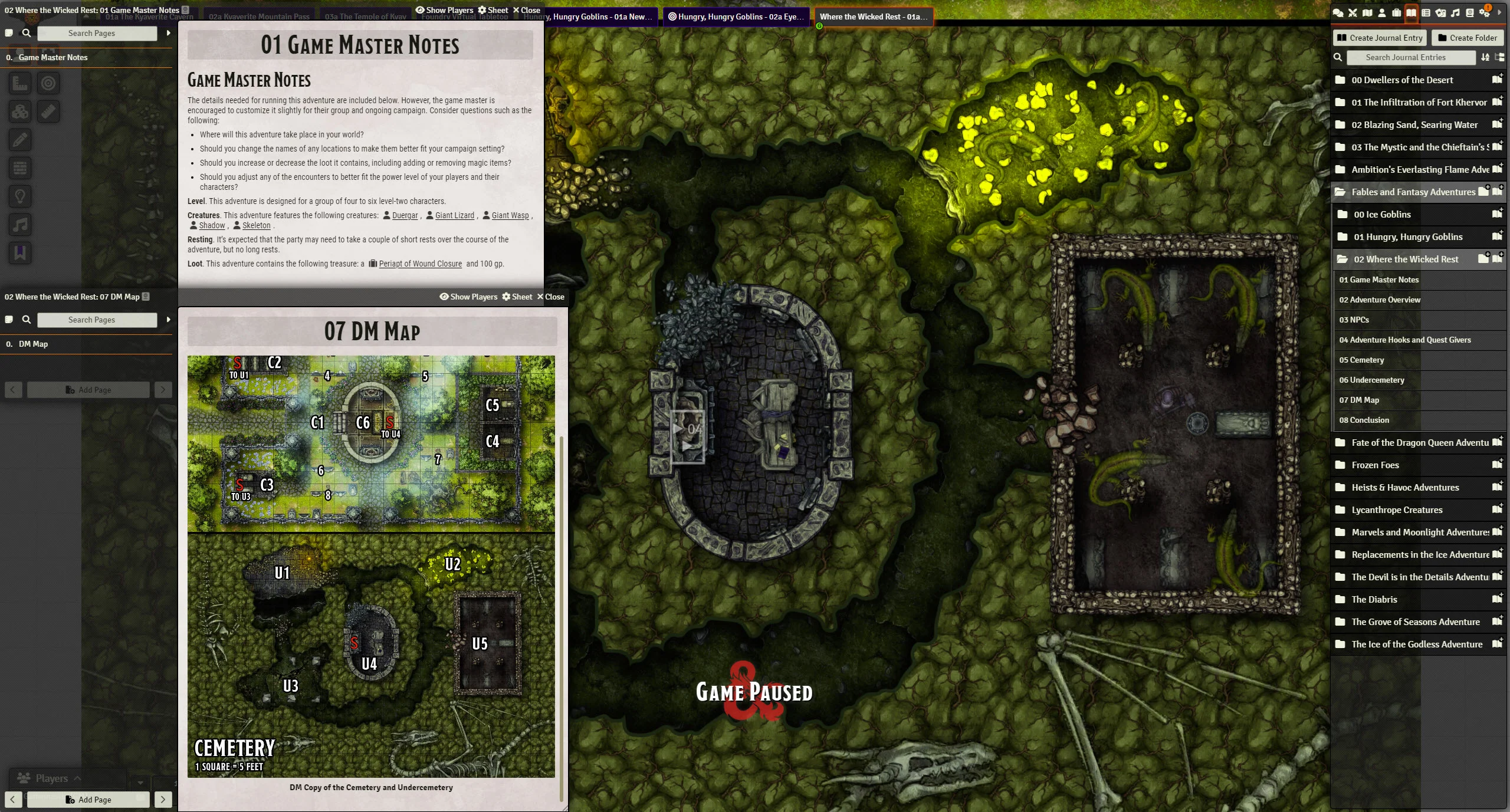
Task: Click the Create Folder button
Action: tap(1467, 38)
